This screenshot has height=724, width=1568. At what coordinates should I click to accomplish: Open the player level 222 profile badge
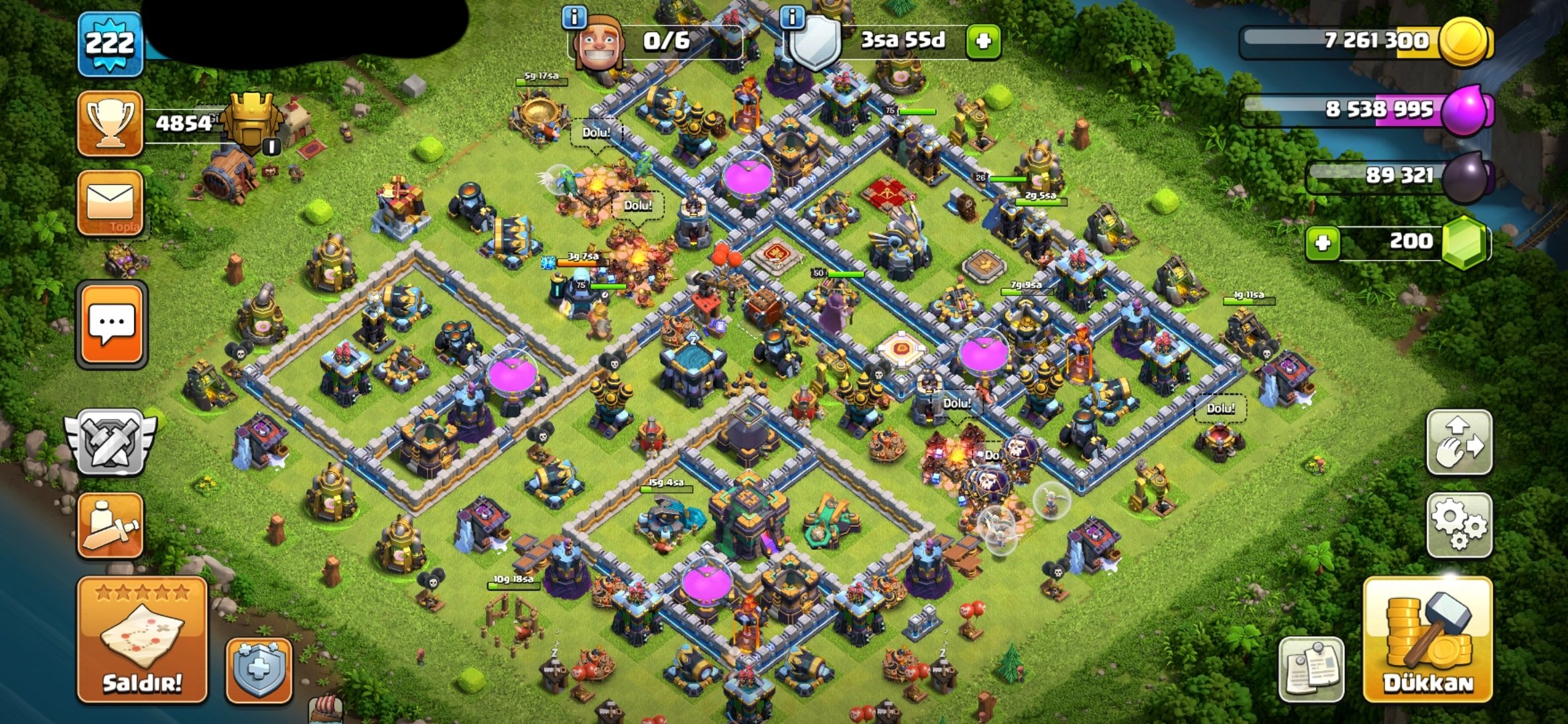click(x=110, y=44)
